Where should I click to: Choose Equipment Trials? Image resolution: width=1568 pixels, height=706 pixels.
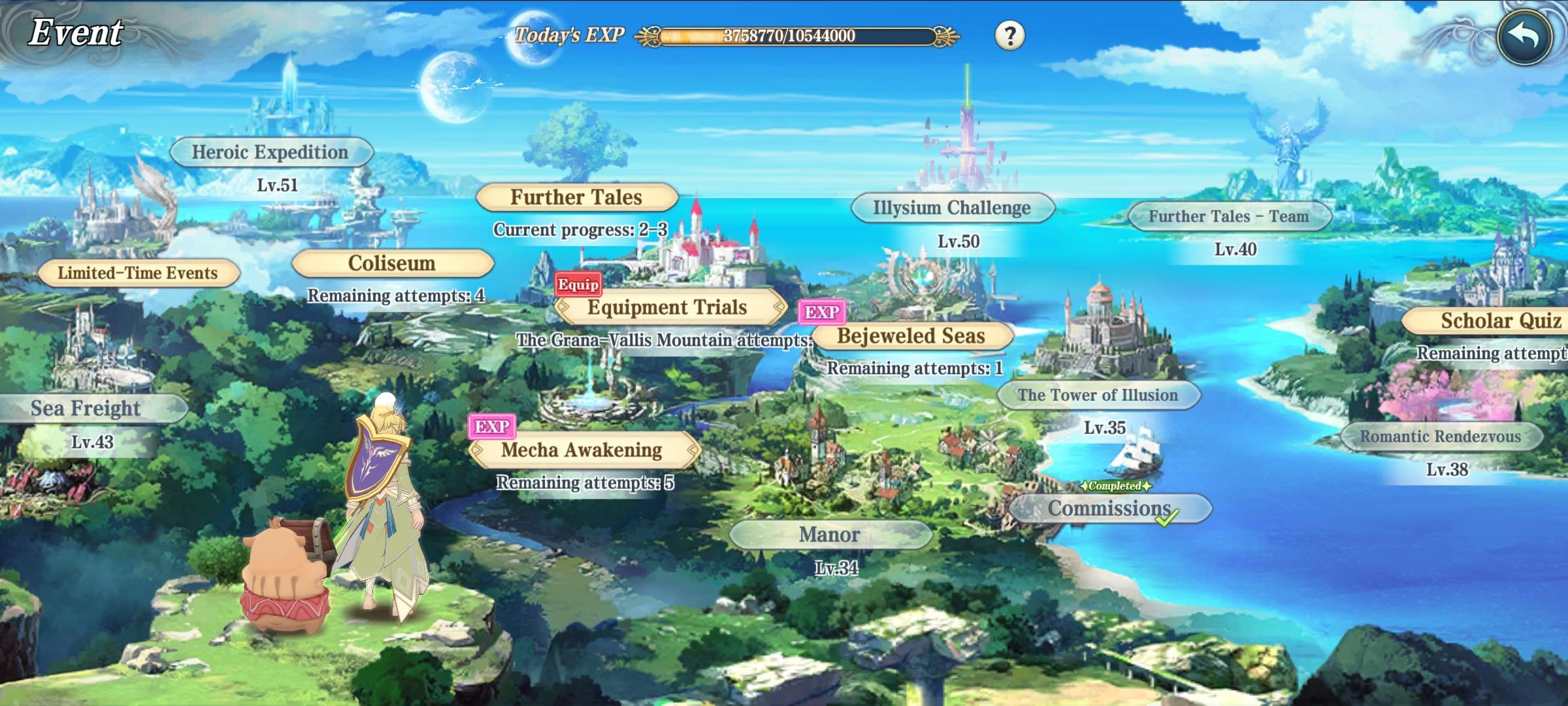point(668,308)
